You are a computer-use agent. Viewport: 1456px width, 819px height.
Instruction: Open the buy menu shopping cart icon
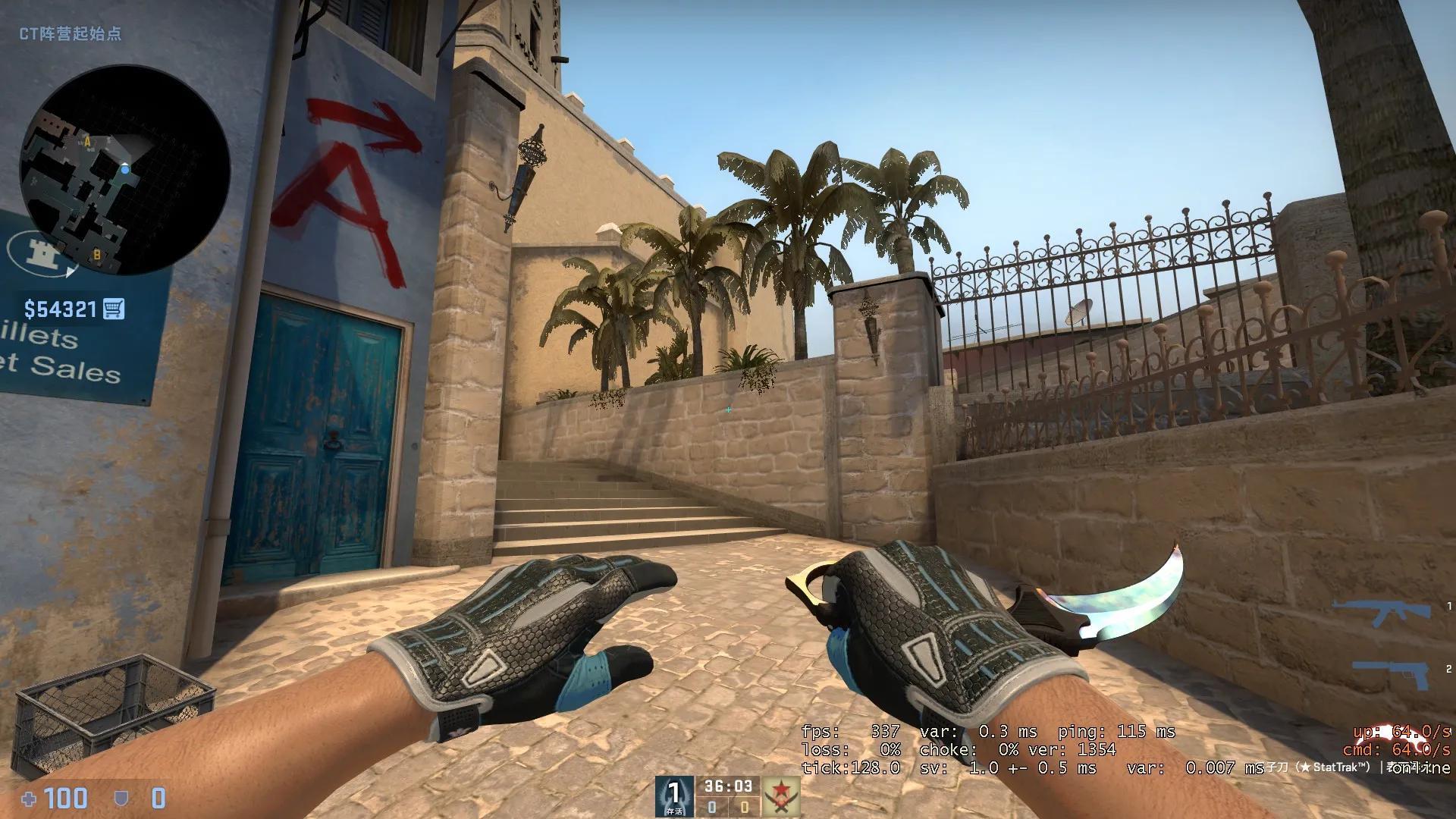(x=113, y=309)
